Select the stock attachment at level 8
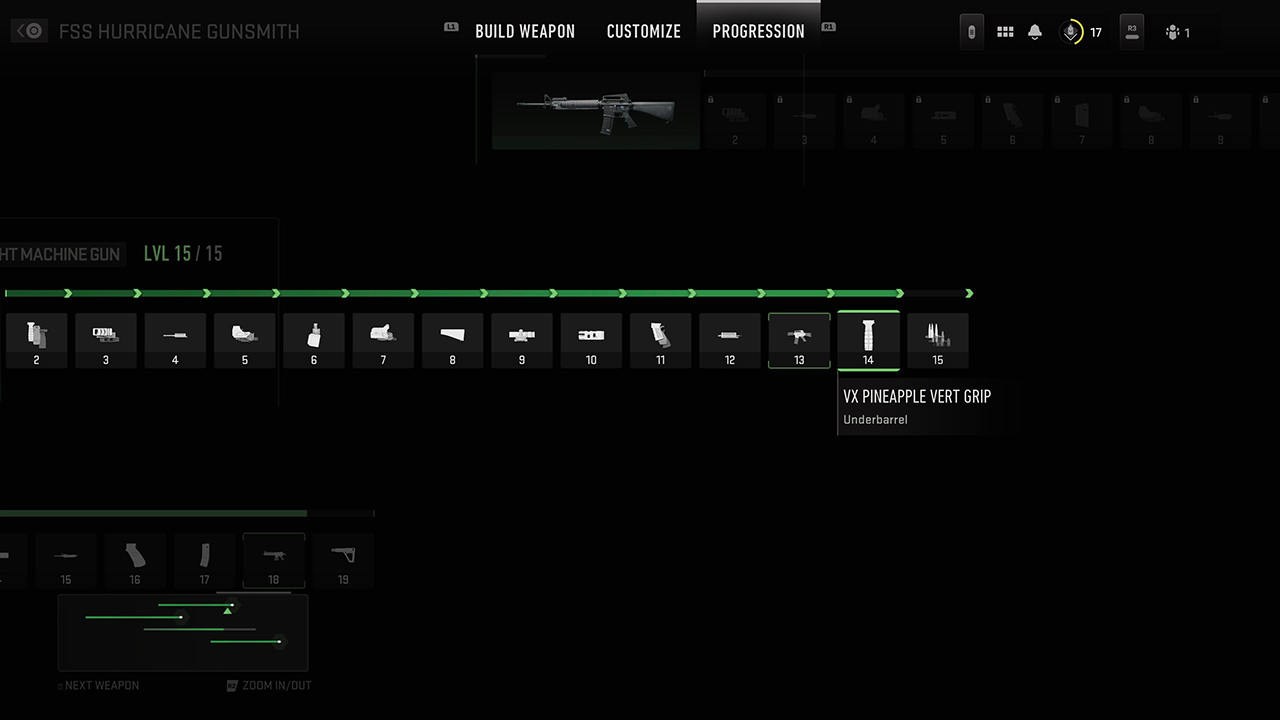The height and width of the screenshot is (720, 1280). (452, 340)
